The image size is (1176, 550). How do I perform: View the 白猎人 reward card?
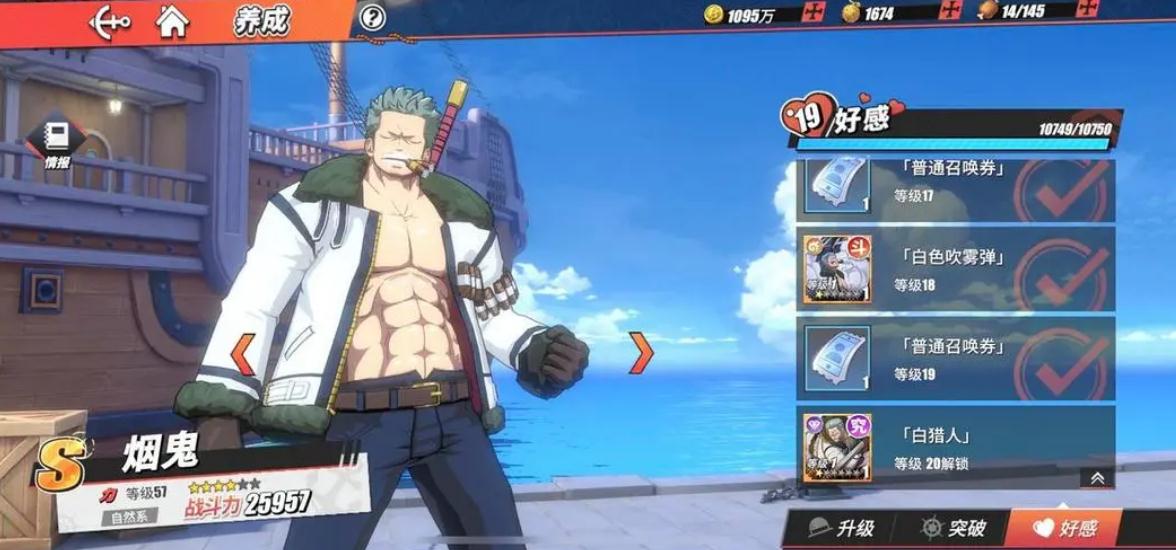pyautogui.click(x=955, y=446)
